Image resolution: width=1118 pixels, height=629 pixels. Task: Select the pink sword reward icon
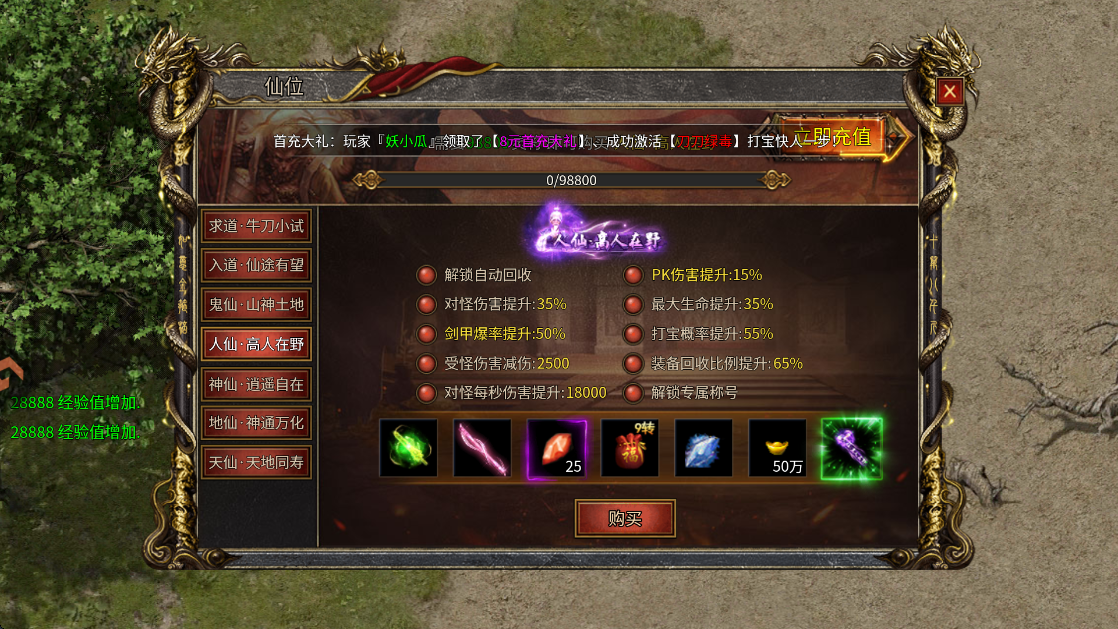[482, 448]
